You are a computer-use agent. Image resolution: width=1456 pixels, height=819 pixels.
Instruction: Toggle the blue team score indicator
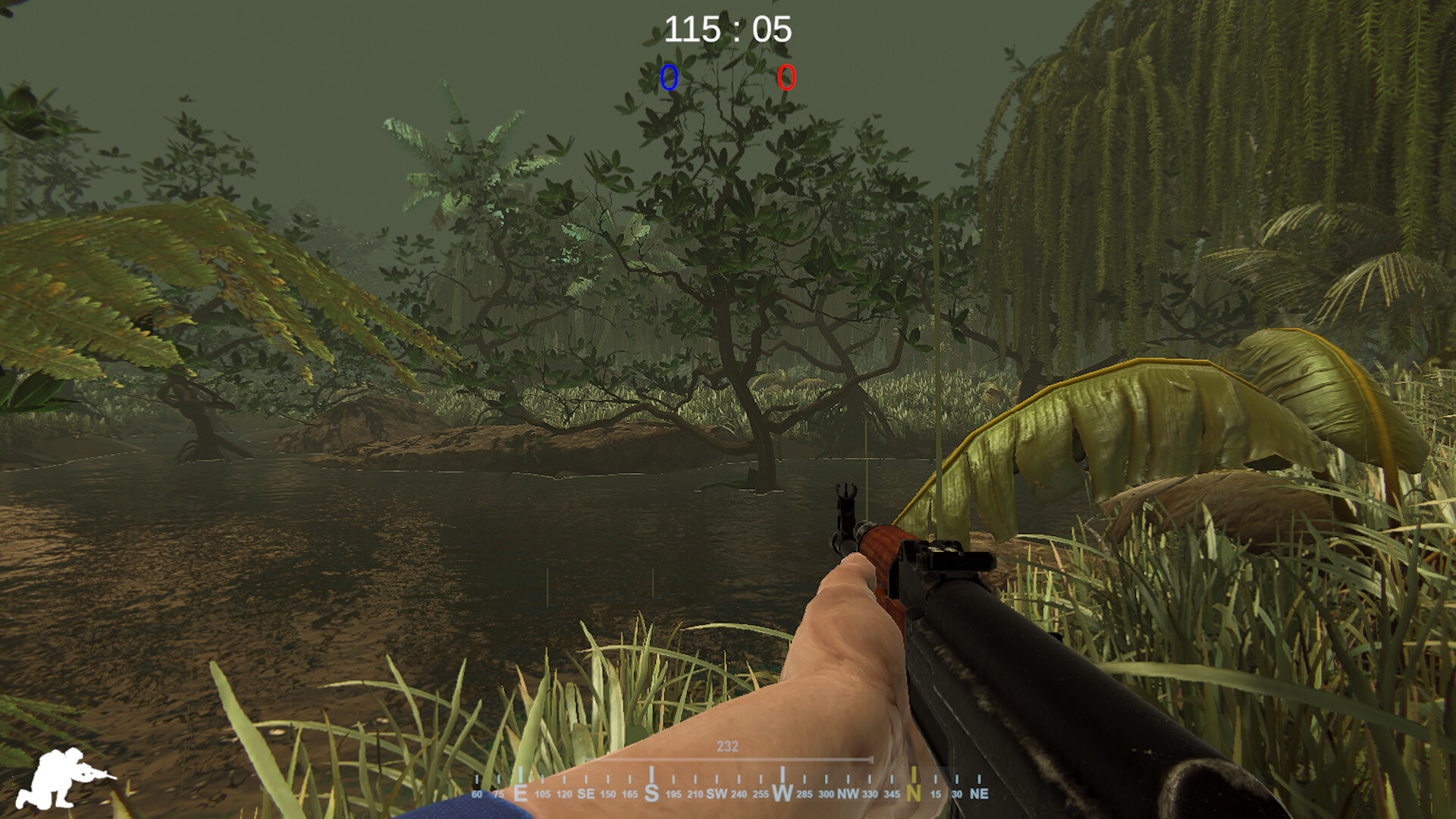(x=668, y=77)
